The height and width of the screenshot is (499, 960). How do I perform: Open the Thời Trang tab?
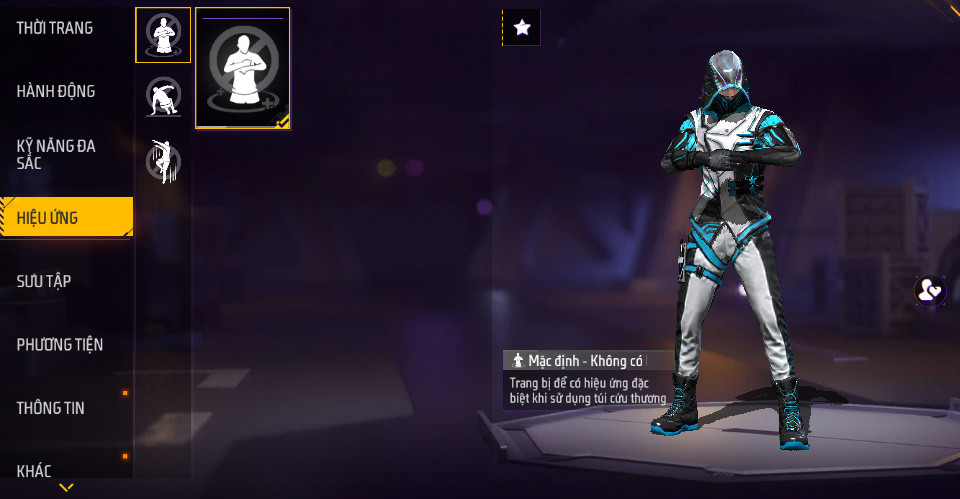pyautogui.click(x=56, y=29)
